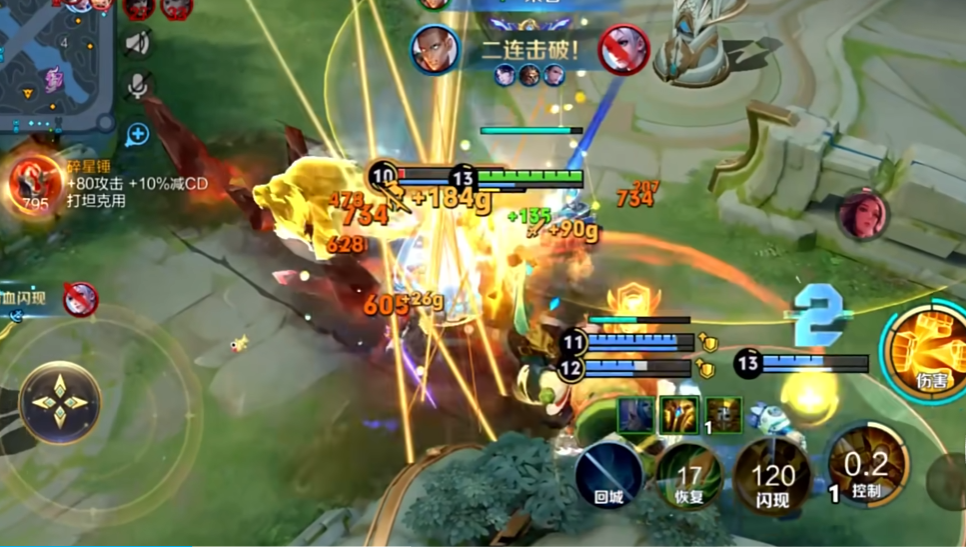Use the 恢复 heal spell

tap(689, 477)
